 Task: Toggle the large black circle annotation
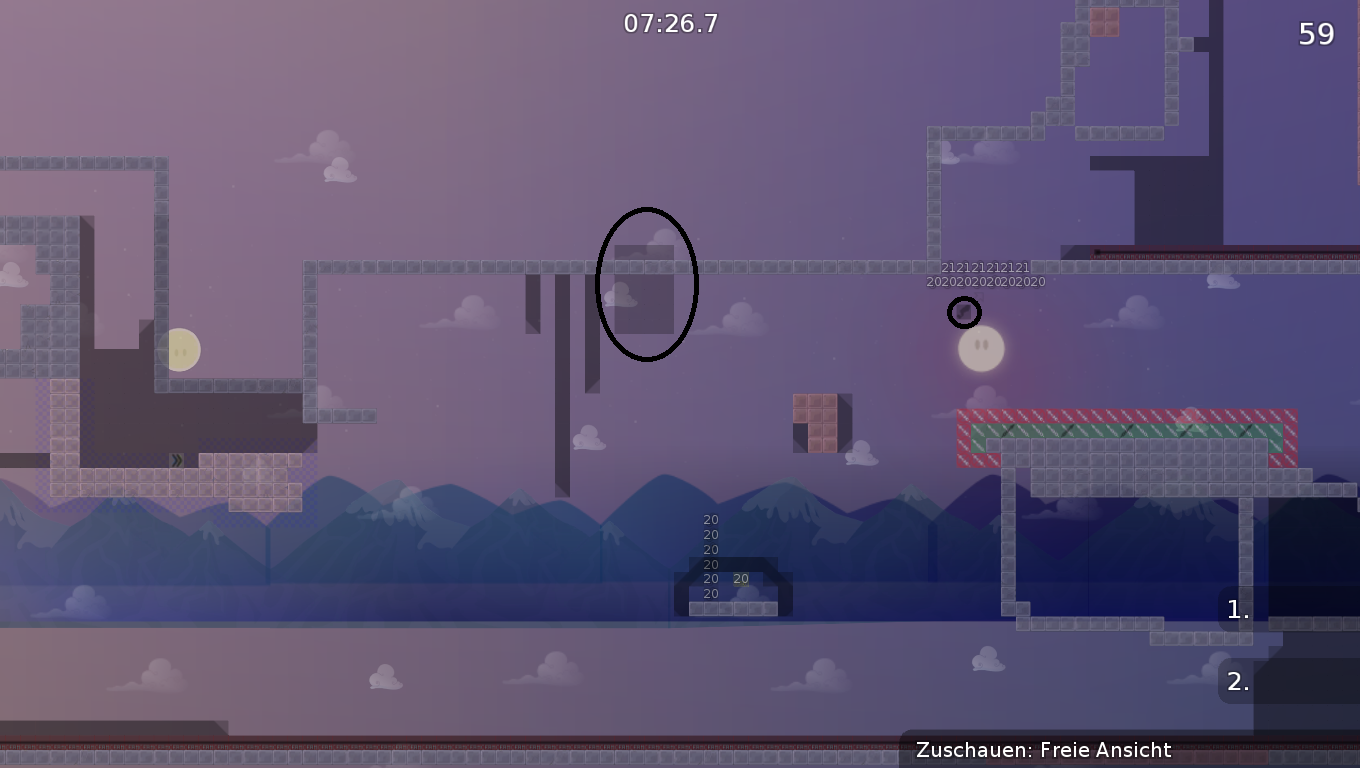[646, 283]
